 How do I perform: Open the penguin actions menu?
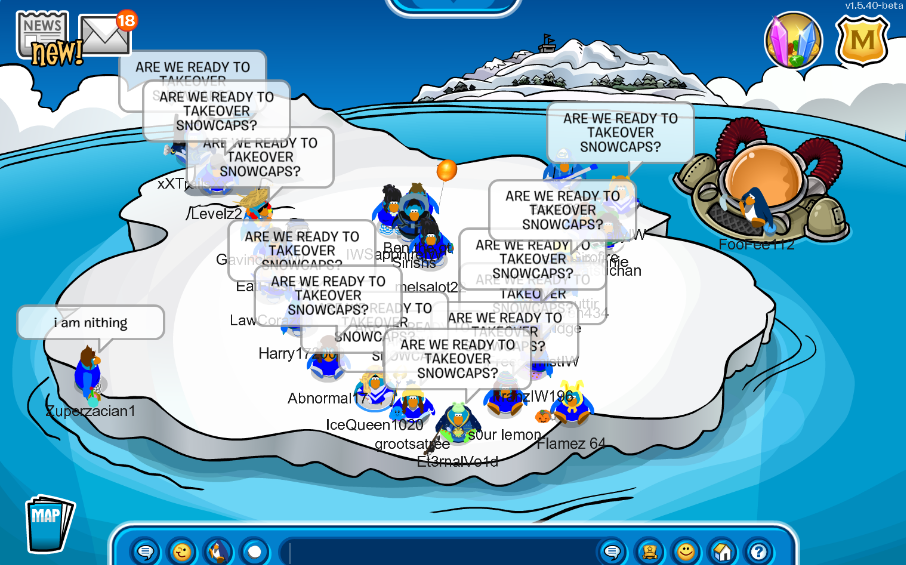click(218, 551)
